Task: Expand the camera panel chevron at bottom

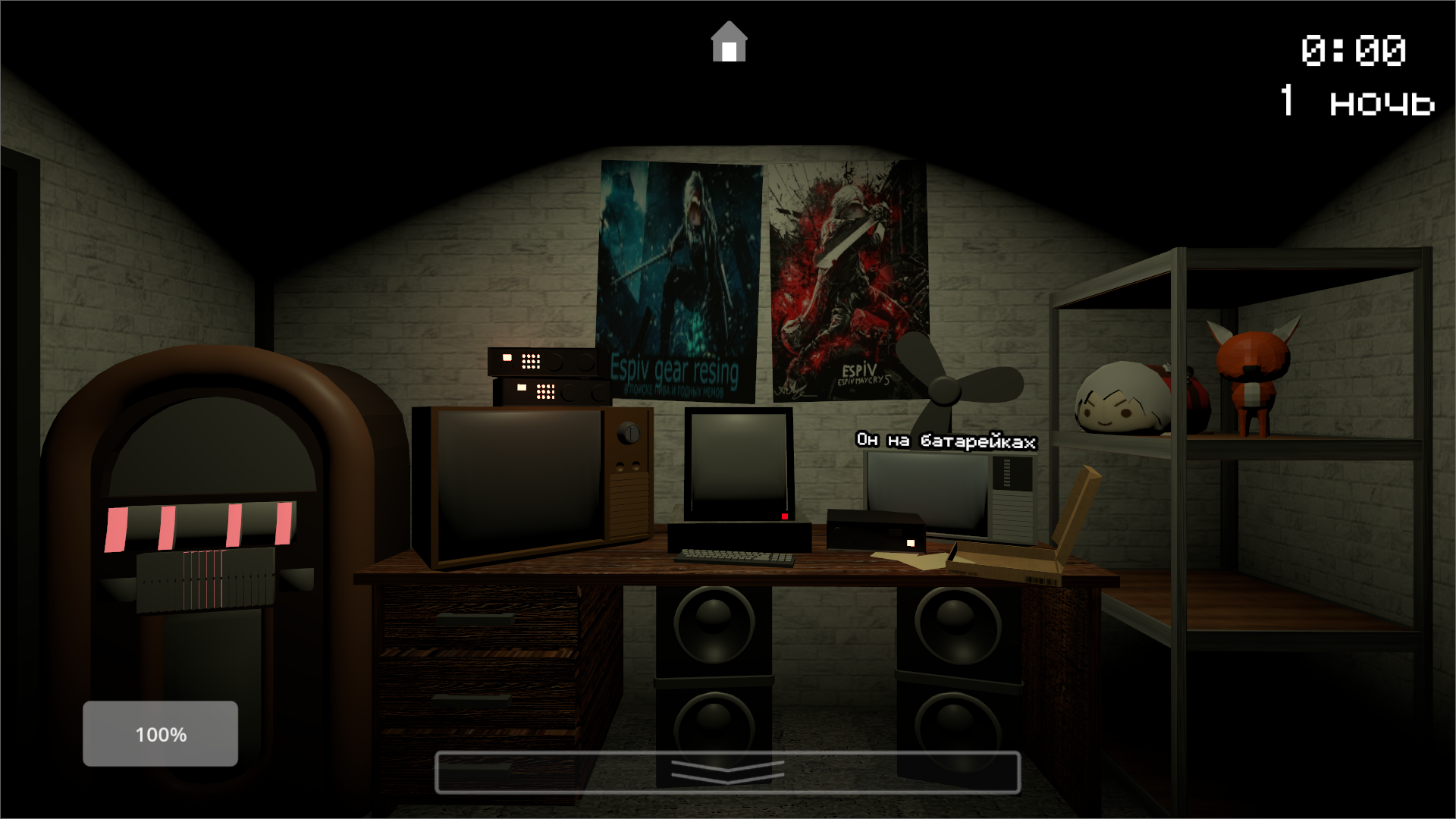Action: point(726,772)
